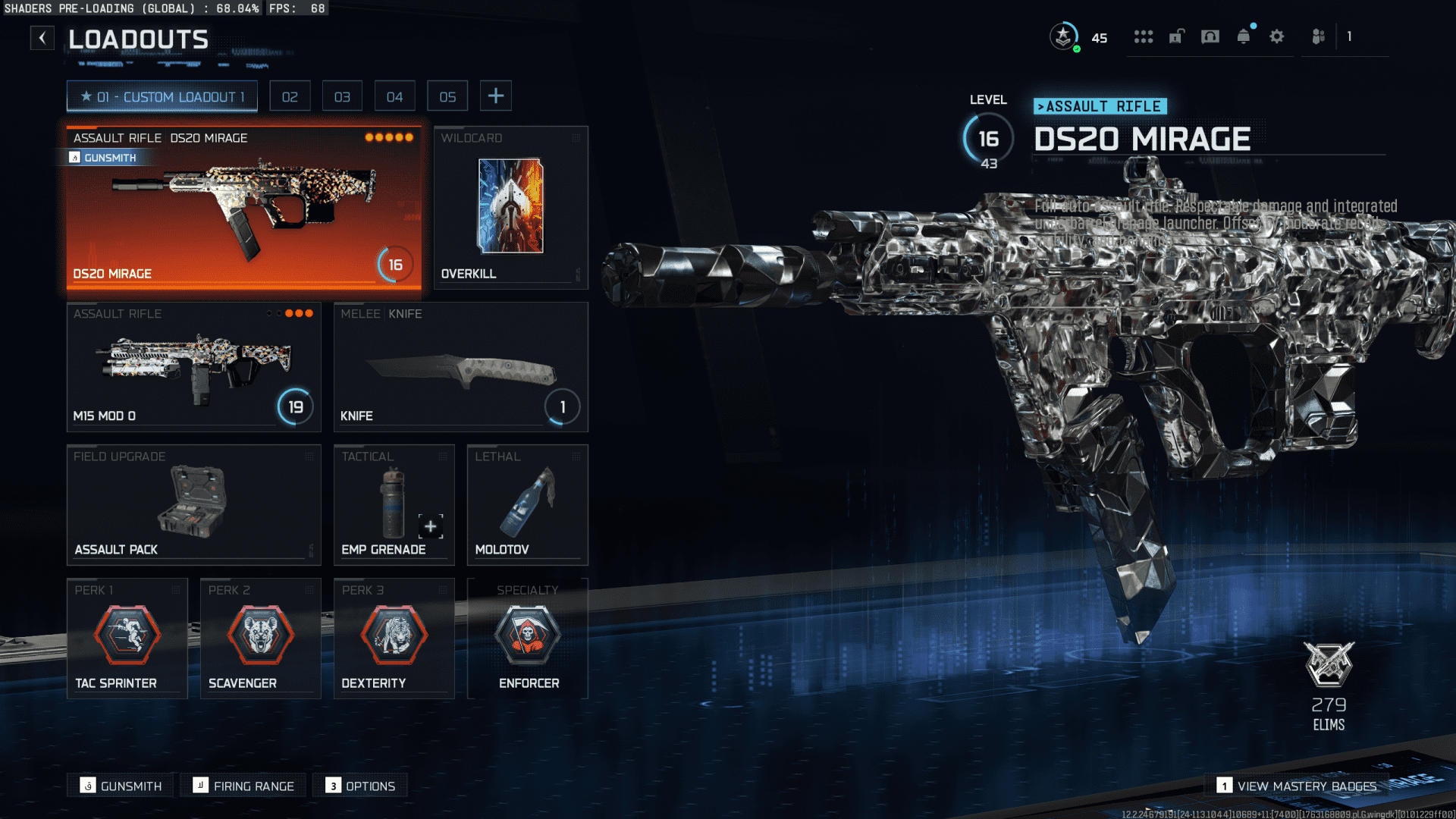This screenshot has height=819, width=1456.
Task: Choose the Dexterity perk slot
Action: [x=394, y=638]
